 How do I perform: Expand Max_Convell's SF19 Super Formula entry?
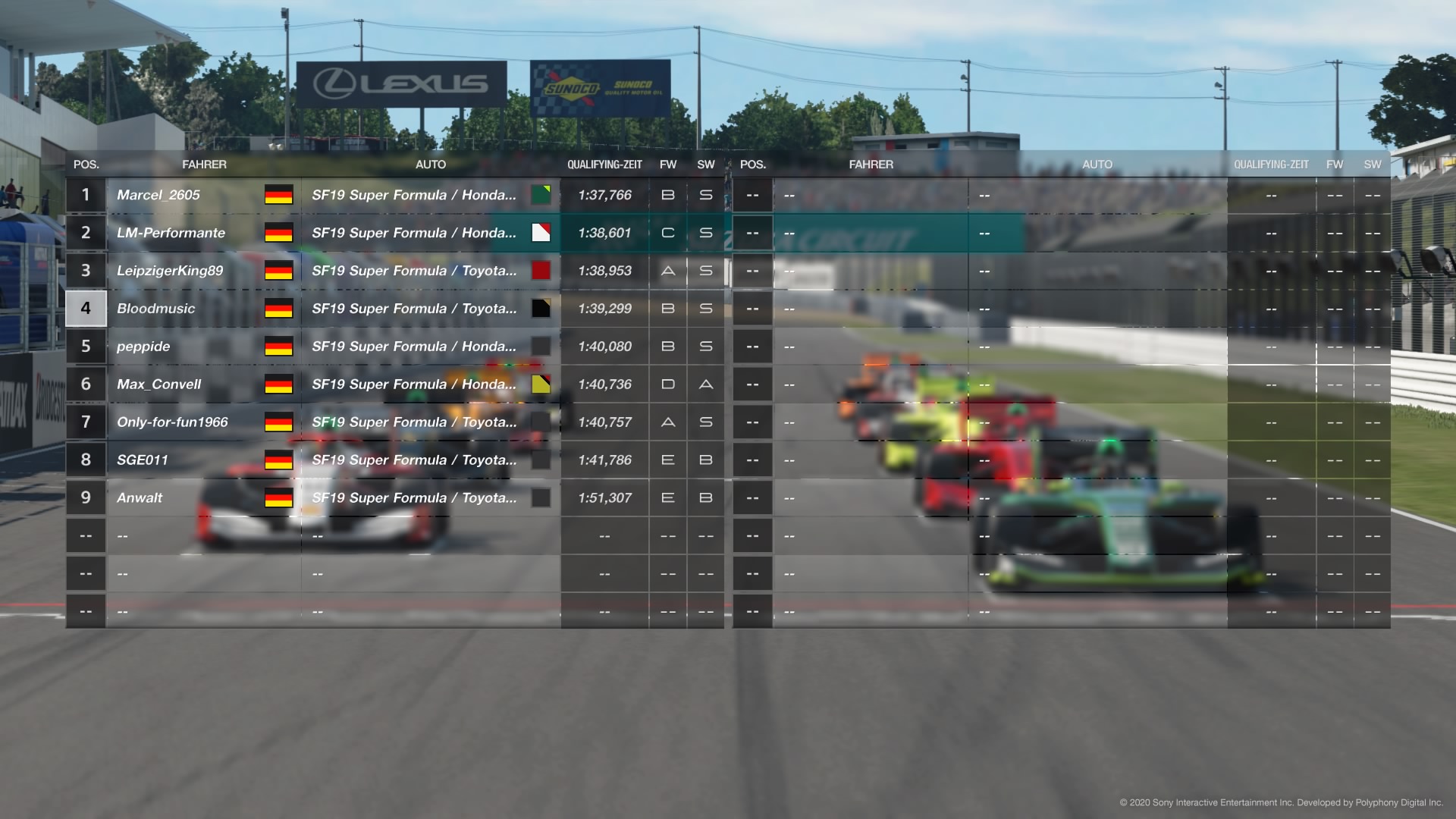pos(414,384)
